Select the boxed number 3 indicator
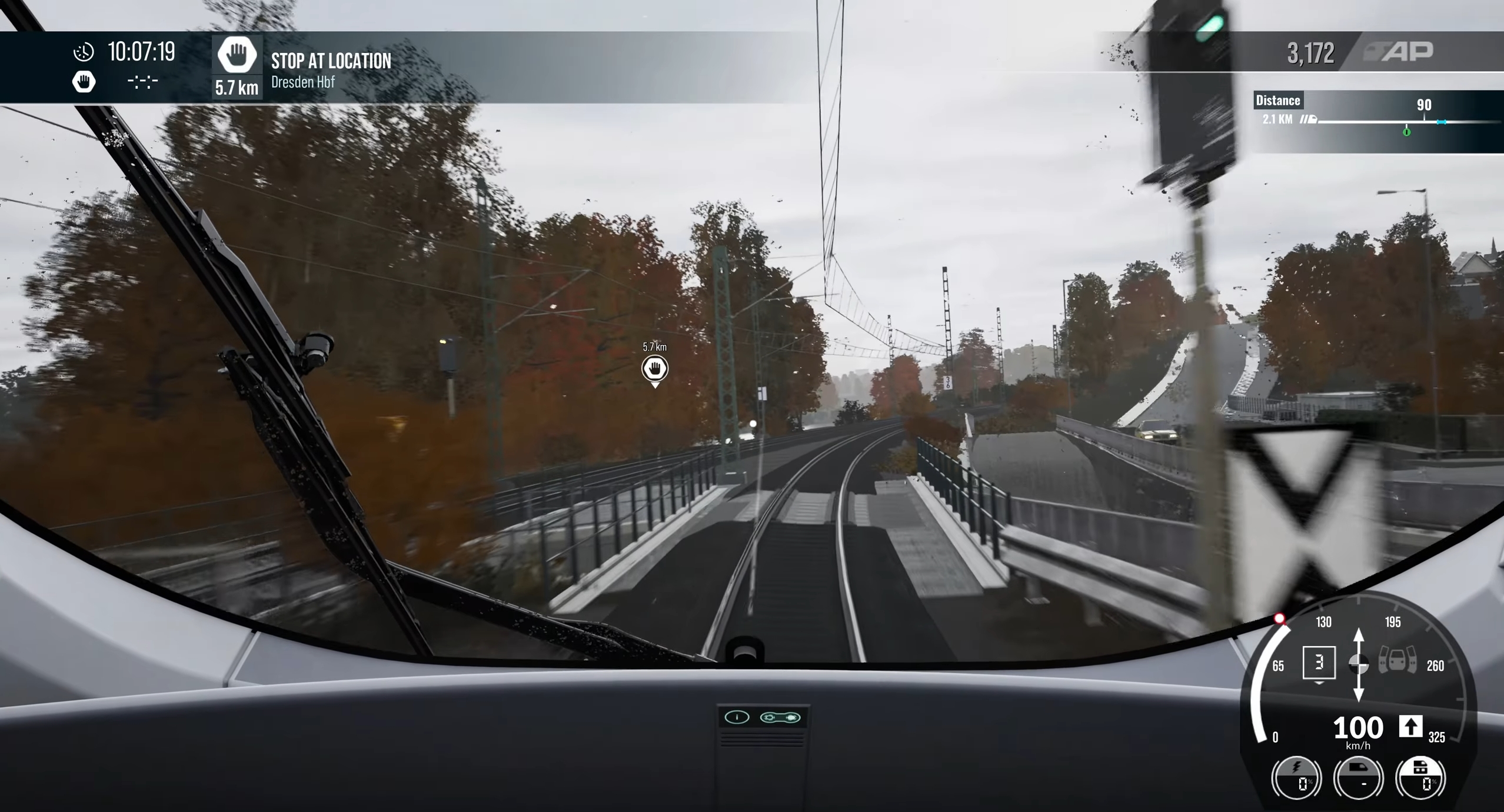This screenshot has height=812, width=1504. (x=1319, y=663)
